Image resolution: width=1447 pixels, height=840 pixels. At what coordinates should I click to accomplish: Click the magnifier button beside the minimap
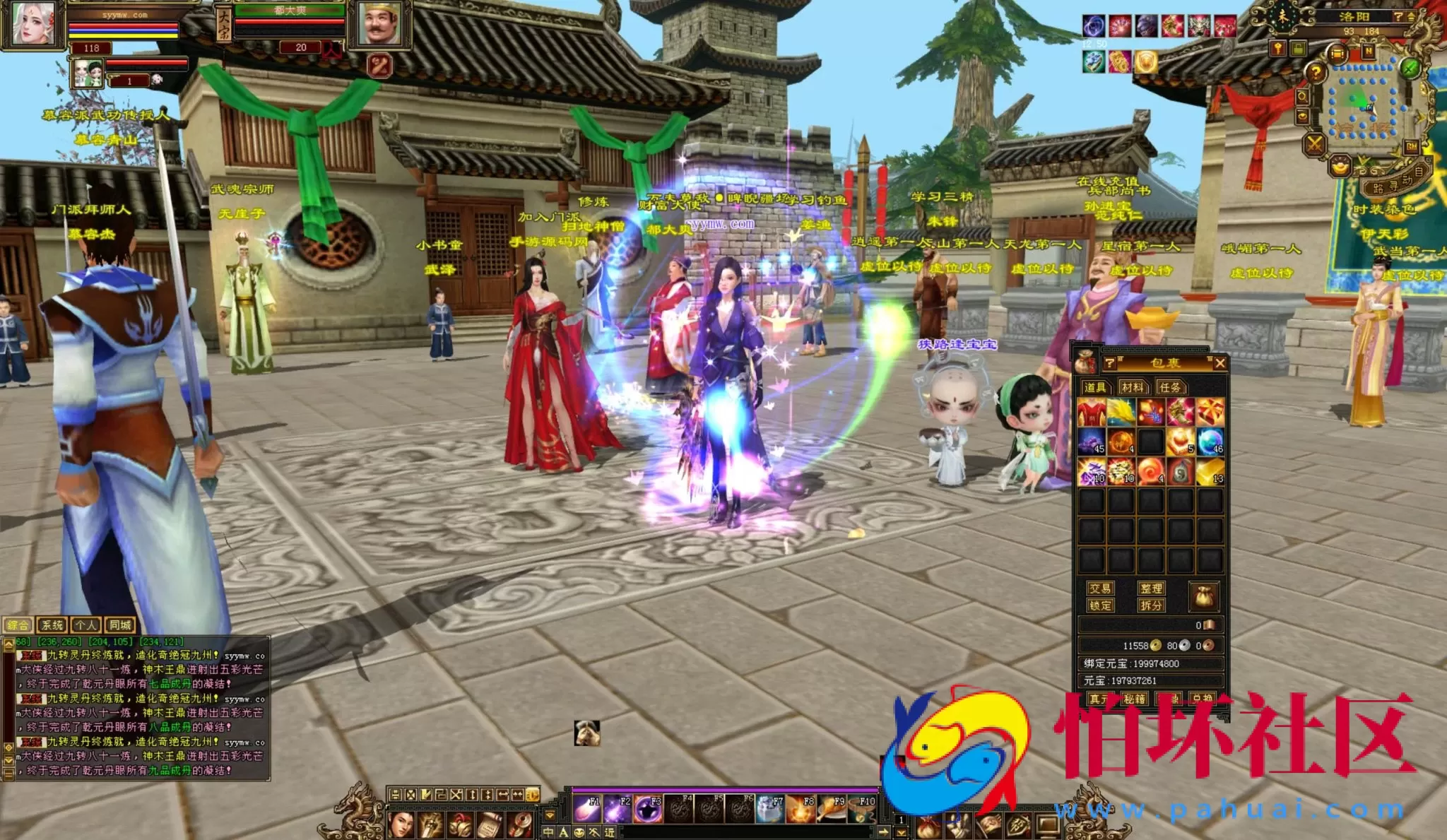(1302, 96)
